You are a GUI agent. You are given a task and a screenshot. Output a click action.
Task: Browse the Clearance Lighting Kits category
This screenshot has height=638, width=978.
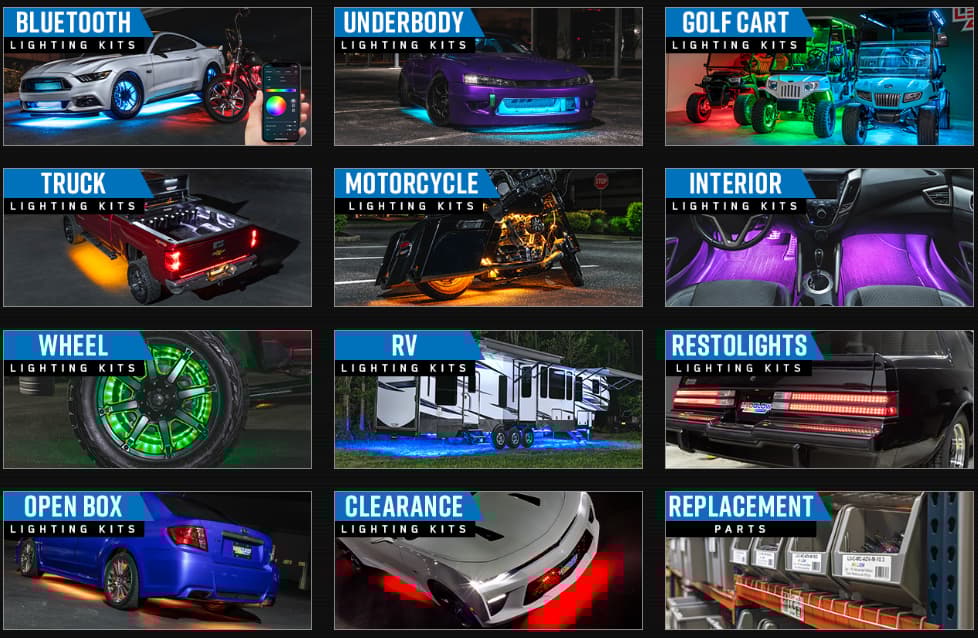tap(488, 560)
